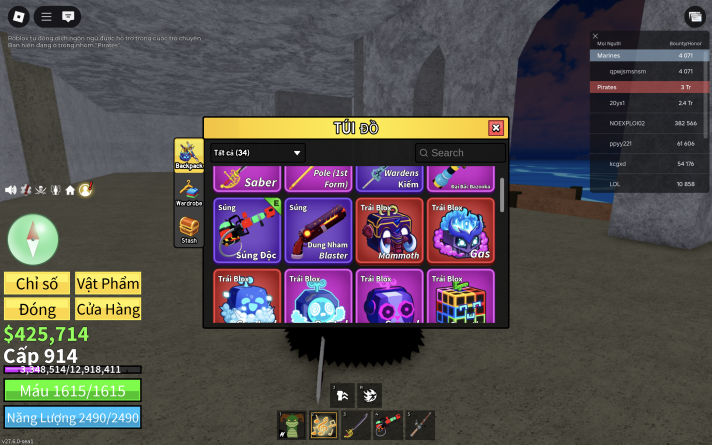Open the Chỉ số stats menu
Screen dimensions: 712x445
[35, 283]
